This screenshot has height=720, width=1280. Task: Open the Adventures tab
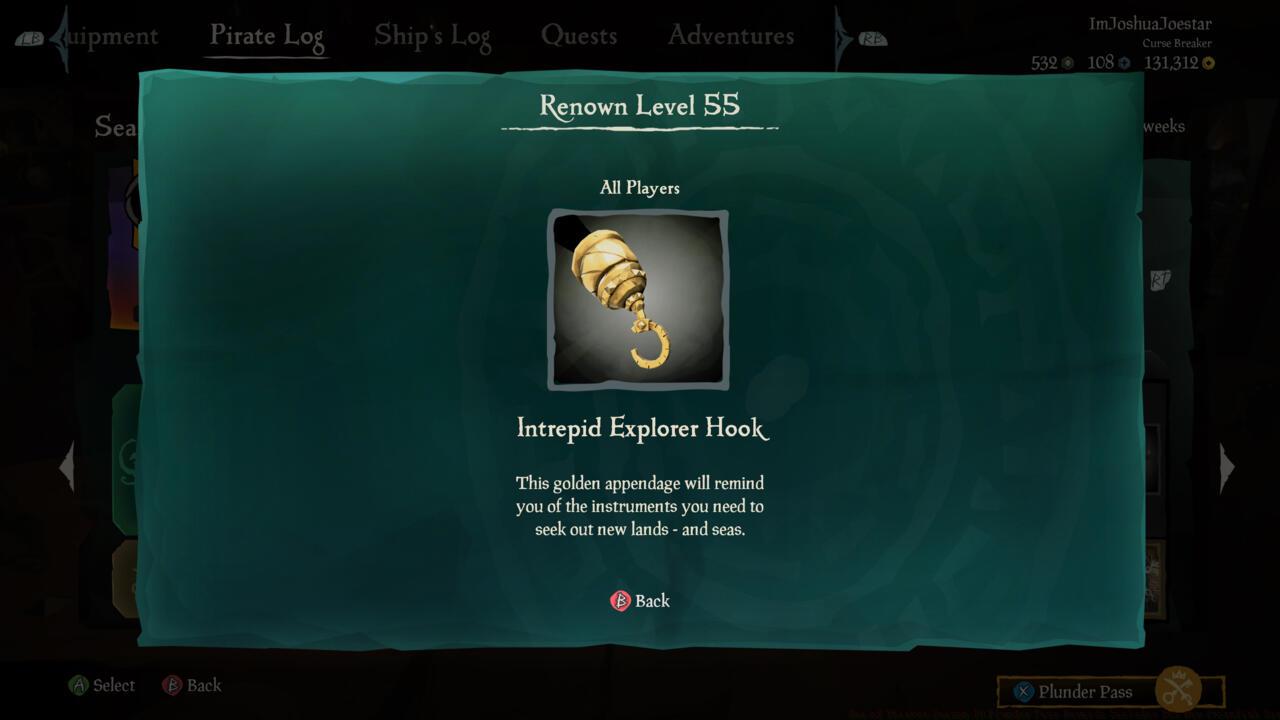730,34
